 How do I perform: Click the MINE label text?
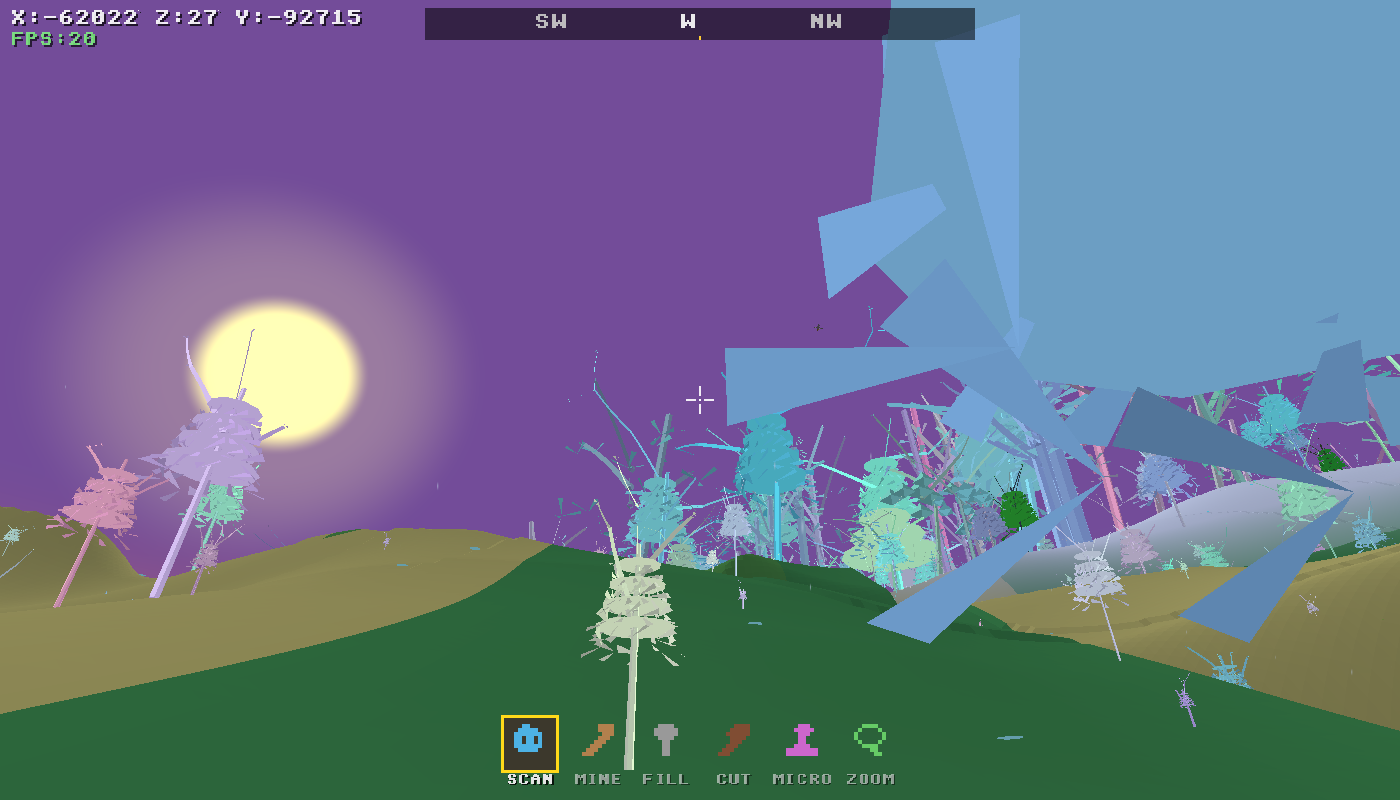[x=597, y=778]
